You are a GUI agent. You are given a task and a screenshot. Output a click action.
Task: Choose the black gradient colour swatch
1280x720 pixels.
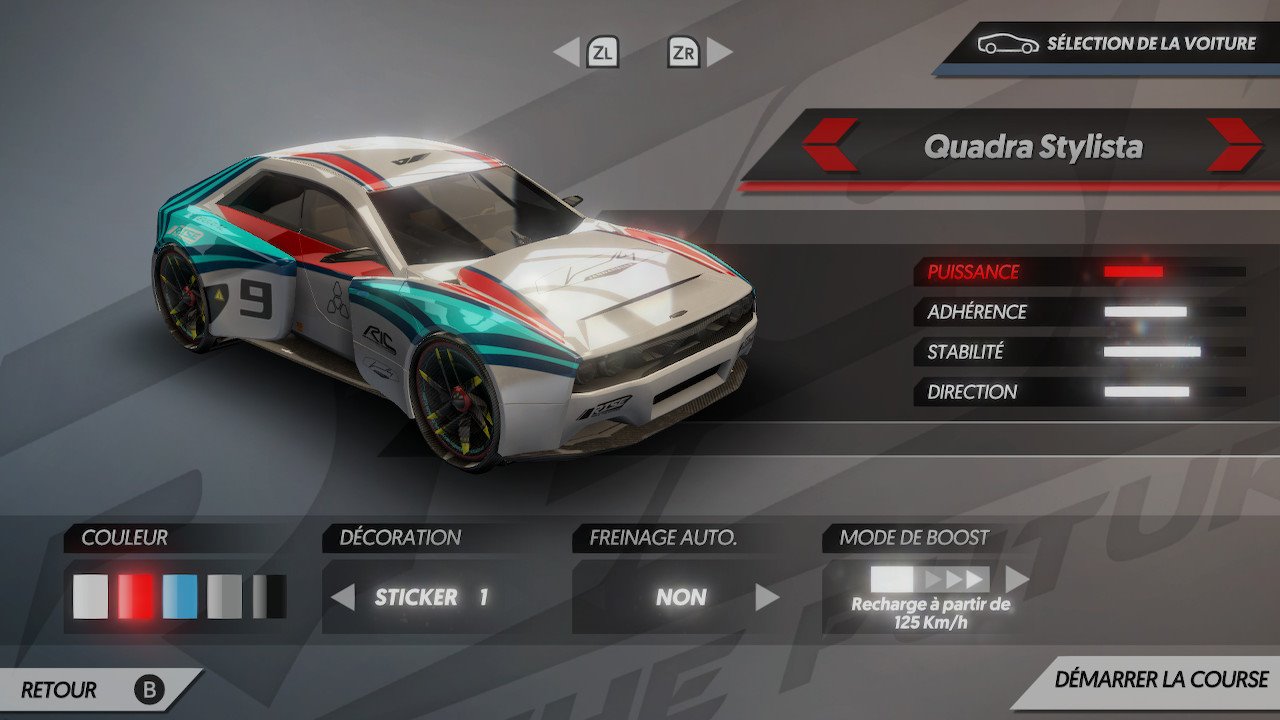coord(269,597)
